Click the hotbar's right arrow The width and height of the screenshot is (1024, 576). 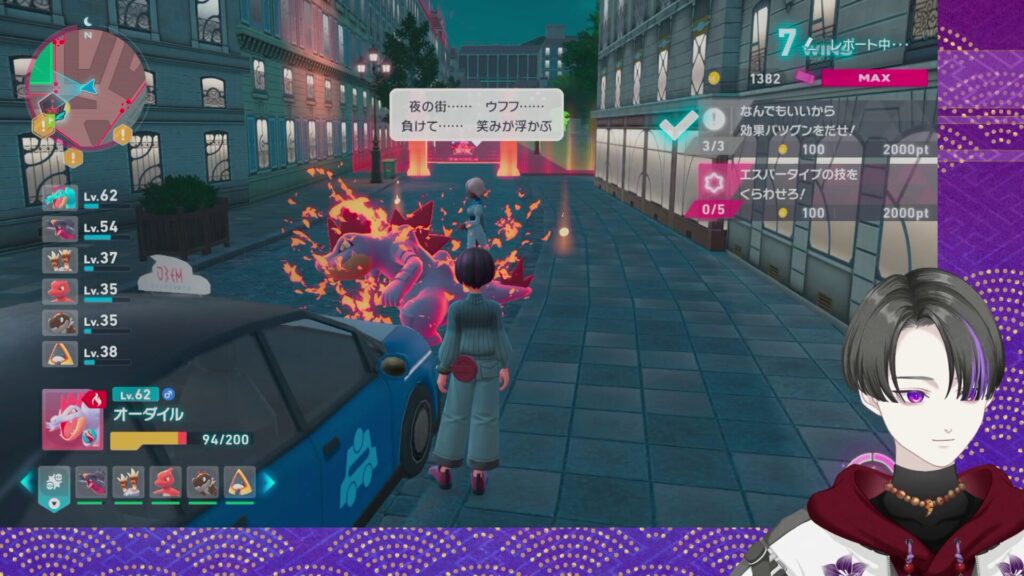point(269,483)
